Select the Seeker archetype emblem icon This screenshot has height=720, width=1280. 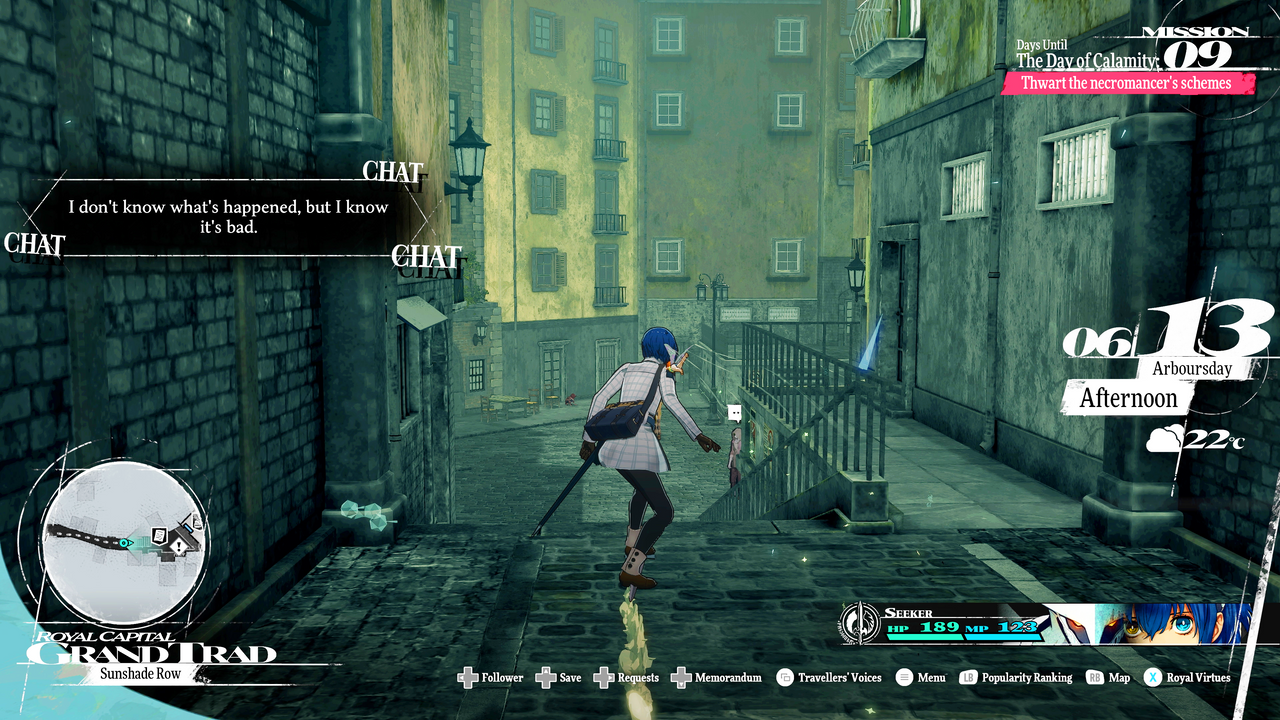tap(859, 624)
